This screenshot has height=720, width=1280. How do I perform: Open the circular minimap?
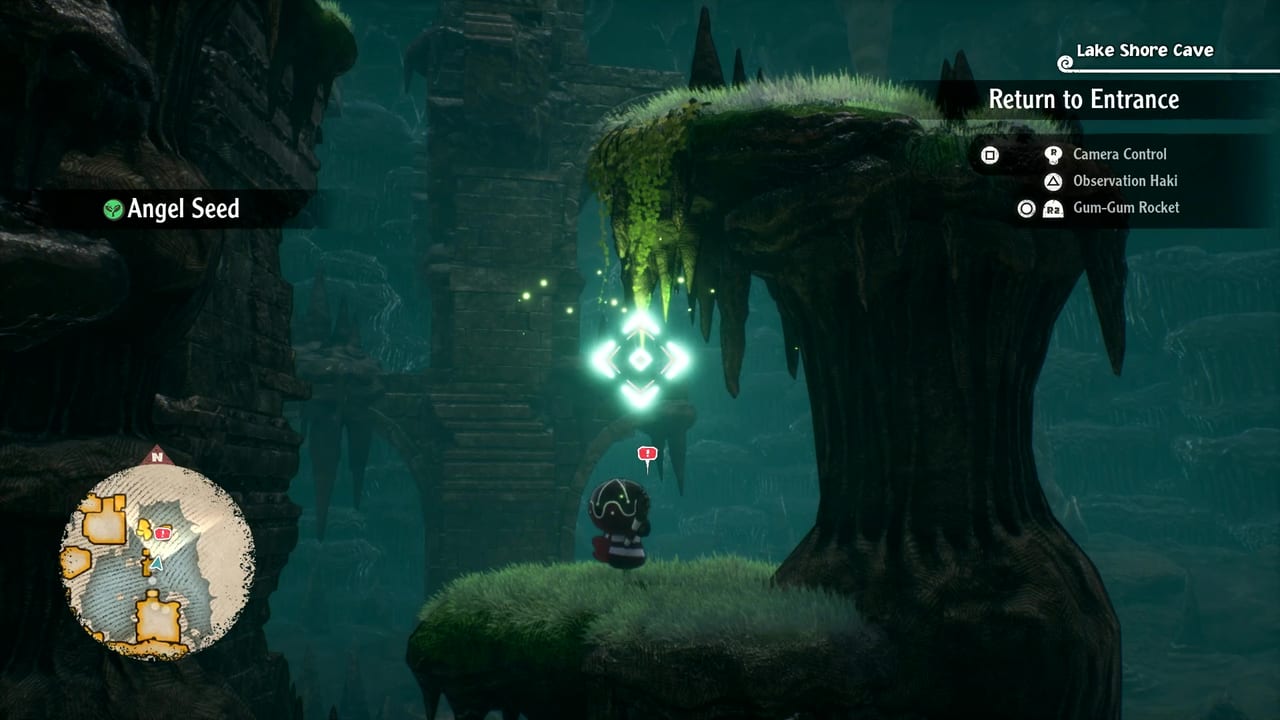tap(157, 560)
